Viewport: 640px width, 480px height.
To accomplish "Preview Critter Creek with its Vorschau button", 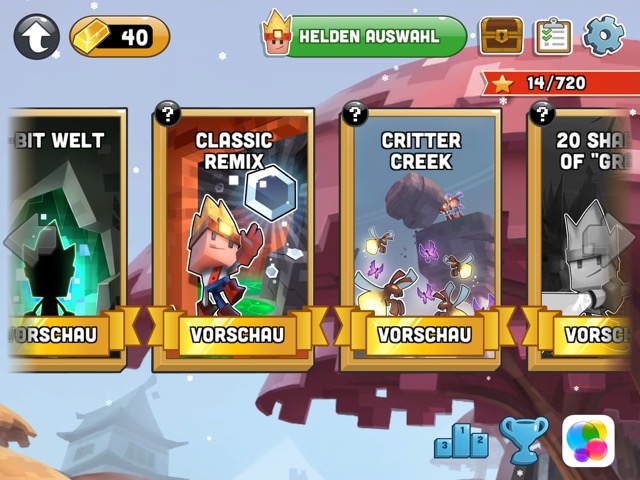I will 423,334.
